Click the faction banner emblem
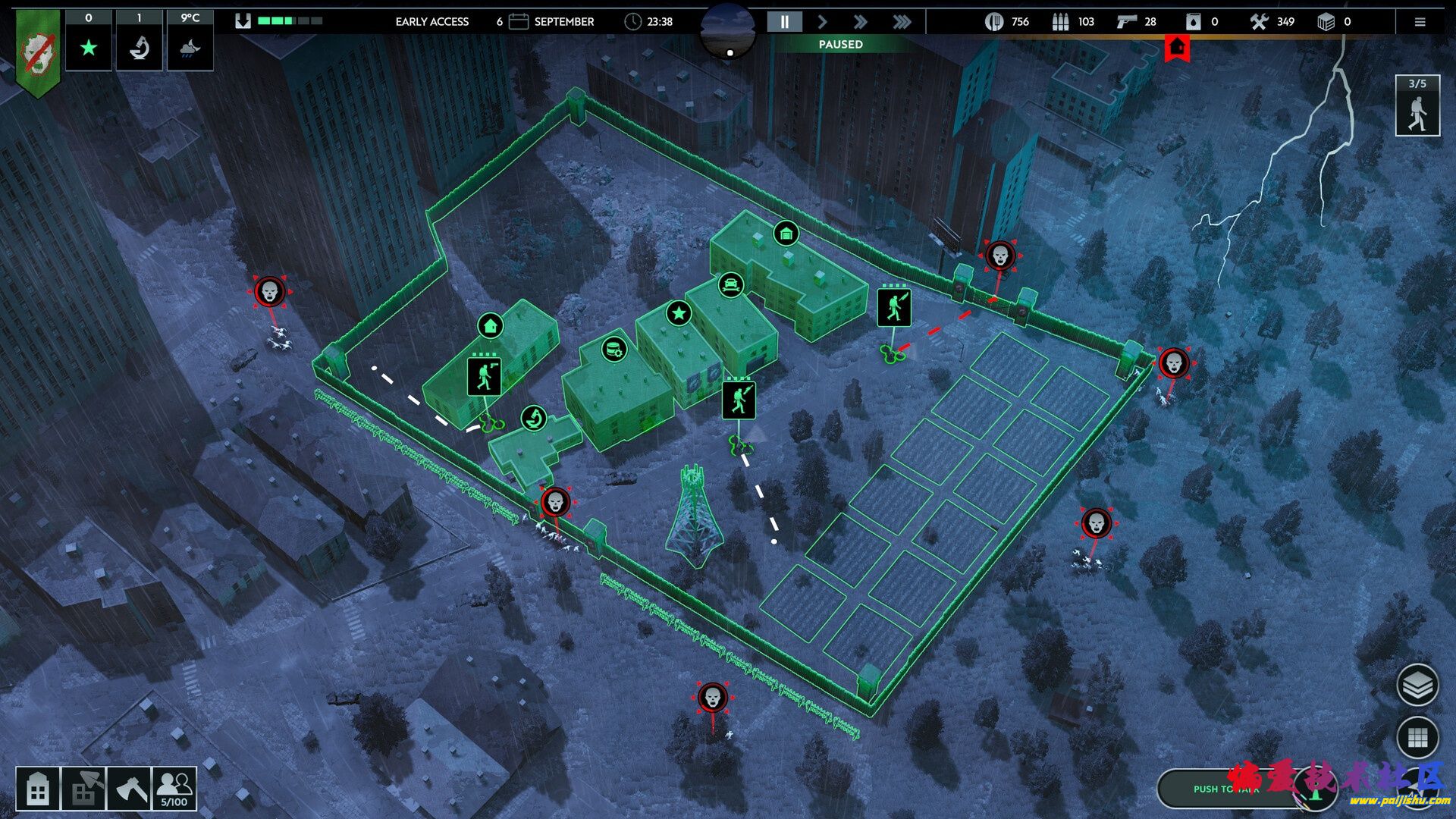 pyautogui.click(x=38, y=53)
